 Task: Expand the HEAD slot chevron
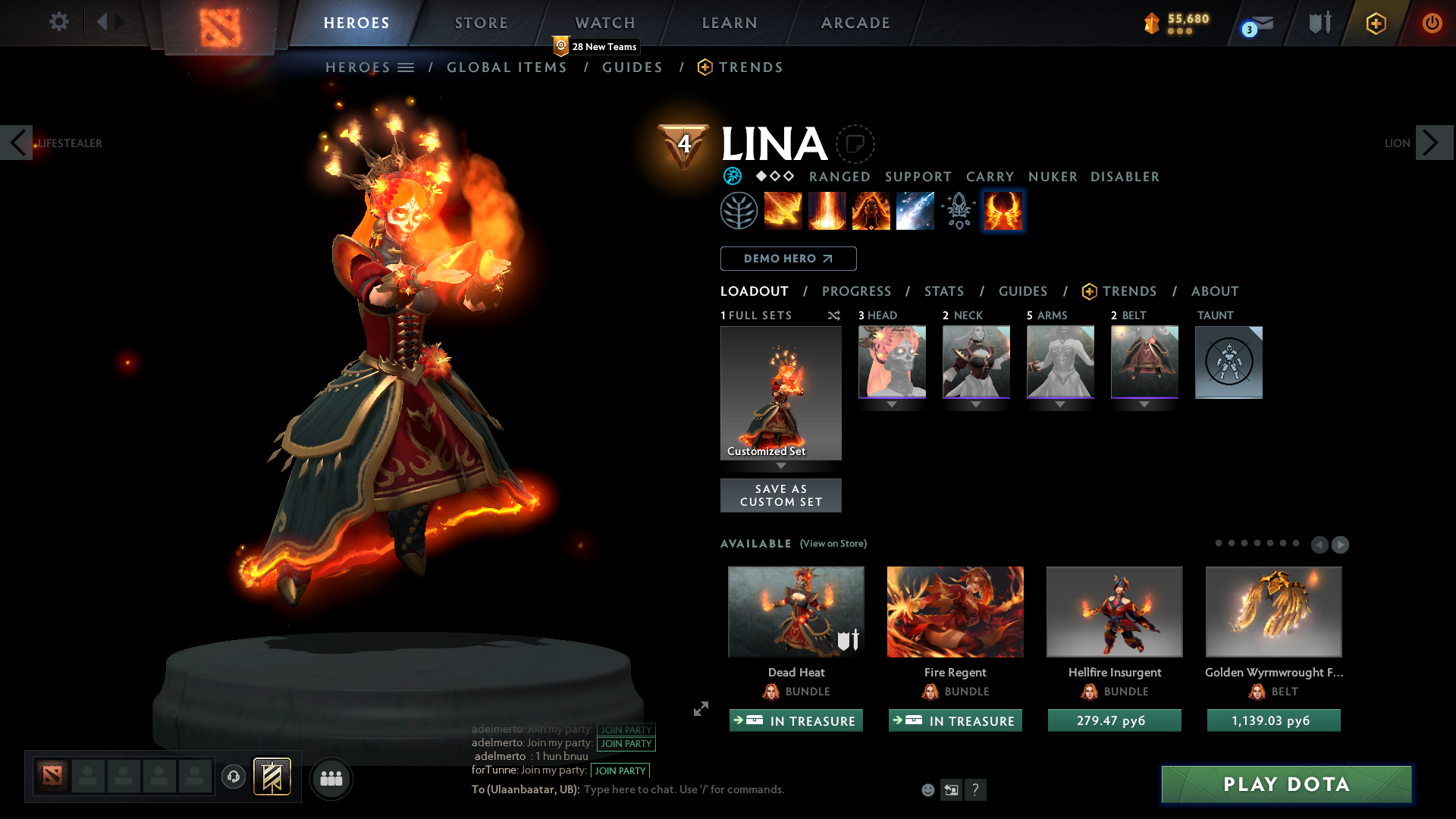click(892, 404)
